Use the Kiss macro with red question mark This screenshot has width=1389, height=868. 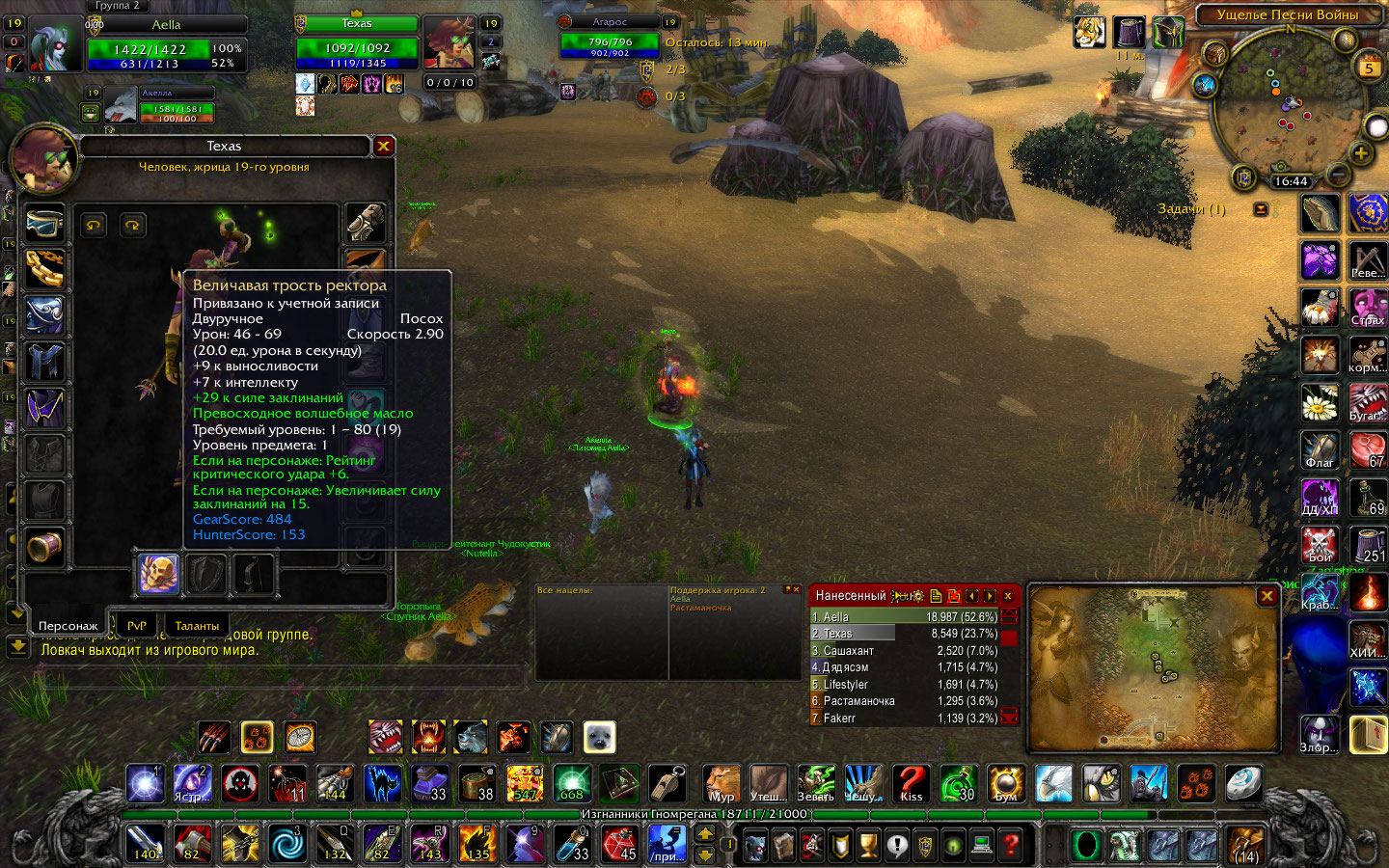(911, 784)
